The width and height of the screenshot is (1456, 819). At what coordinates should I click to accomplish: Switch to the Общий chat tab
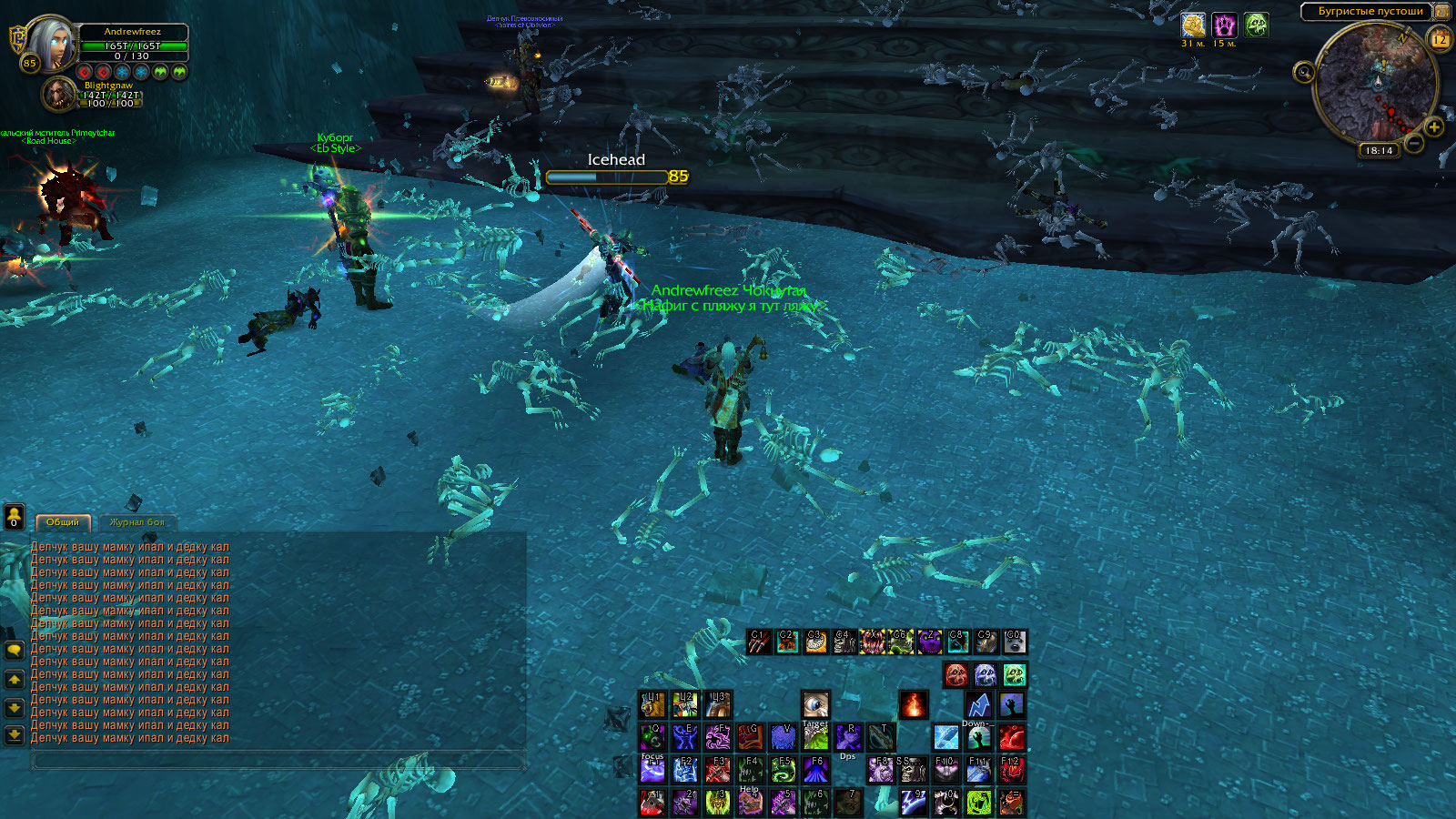pos(63,522)
